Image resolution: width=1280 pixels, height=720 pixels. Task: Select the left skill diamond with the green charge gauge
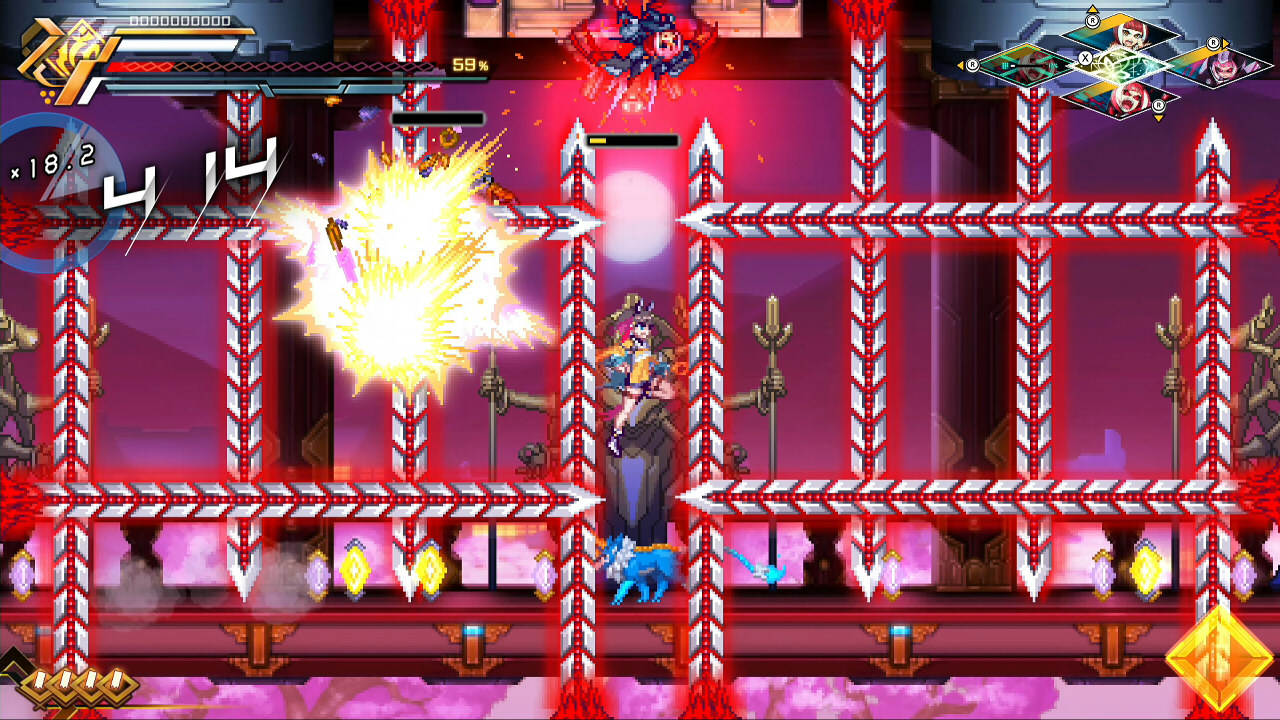[1026, 64]
